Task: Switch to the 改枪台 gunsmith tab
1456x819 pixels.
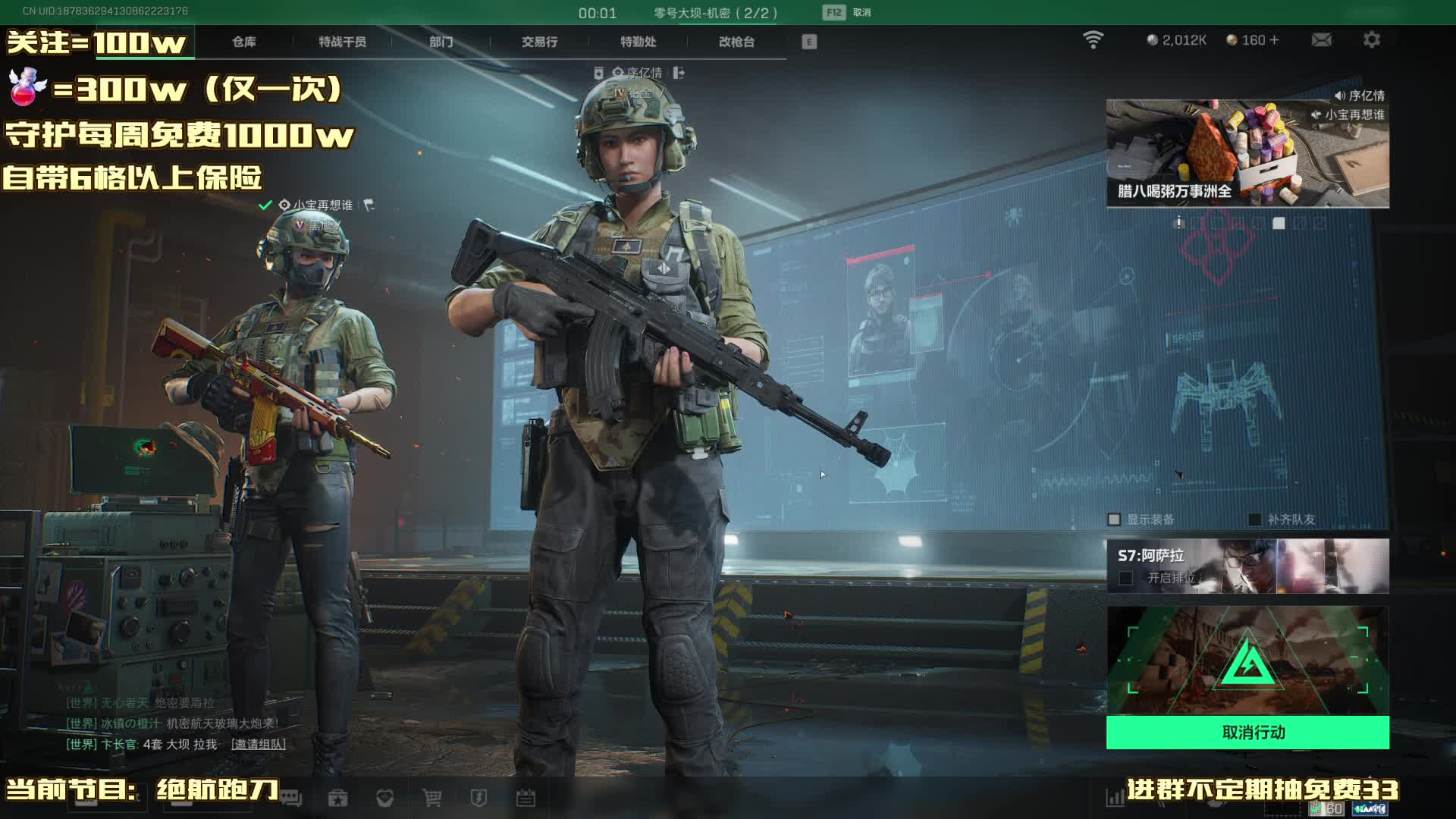Action: click(x=736, y=42)
